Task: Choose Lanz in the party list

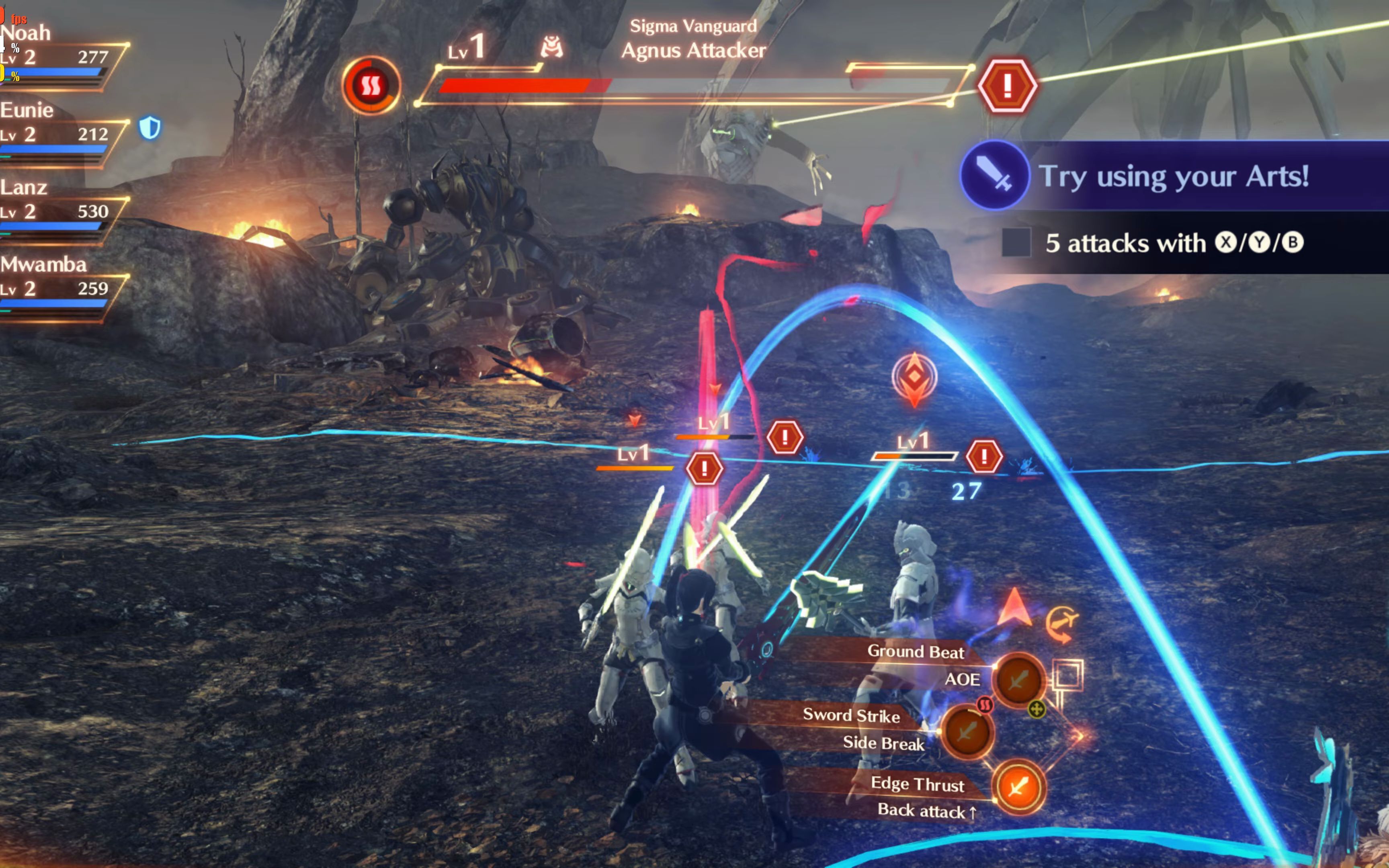Action: point(24,188)
